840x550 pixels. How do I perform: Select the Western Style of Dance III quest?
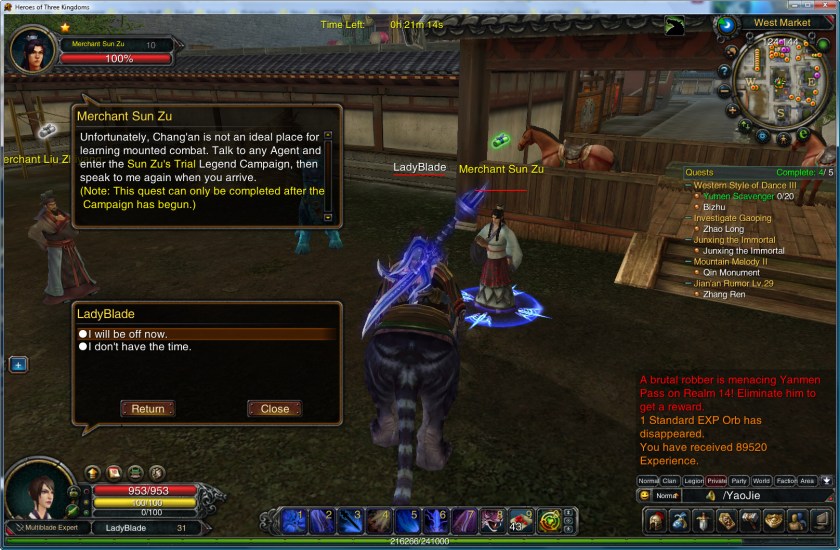[x=745, y=185]
